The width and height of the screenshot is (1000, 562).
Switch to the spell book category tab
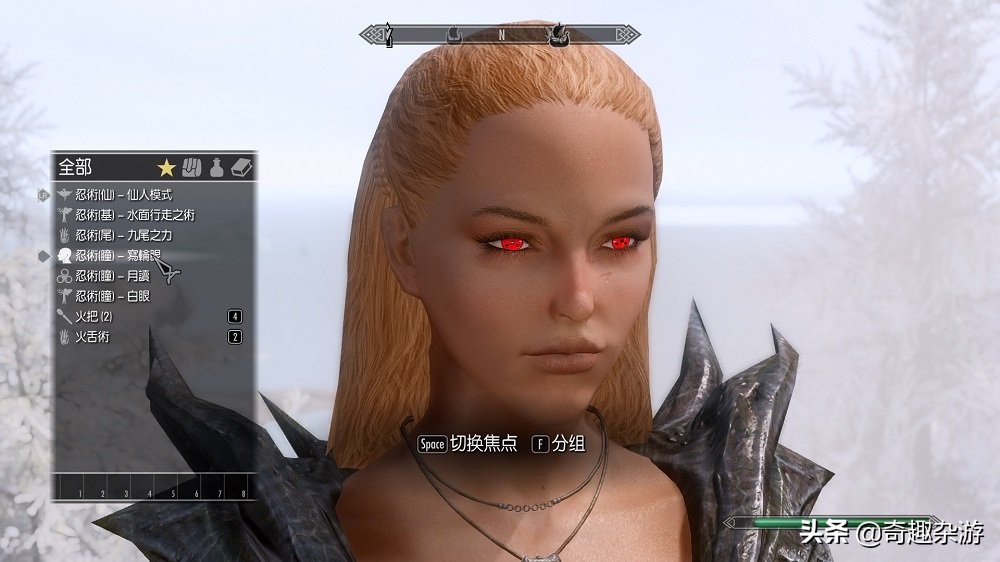coord(240,167)
